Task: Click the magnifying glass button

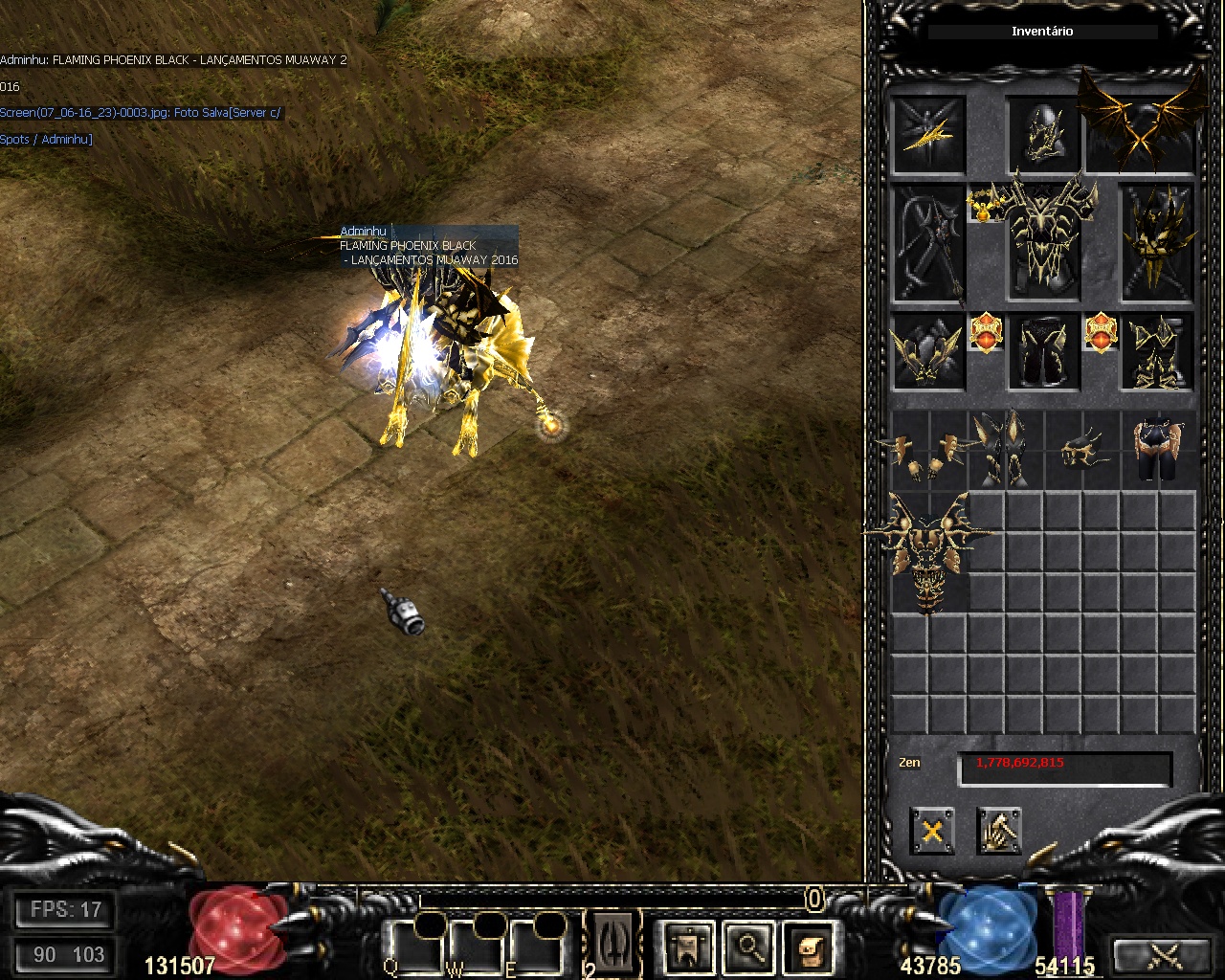Action: pyautogui.click(x=750, y=947)
